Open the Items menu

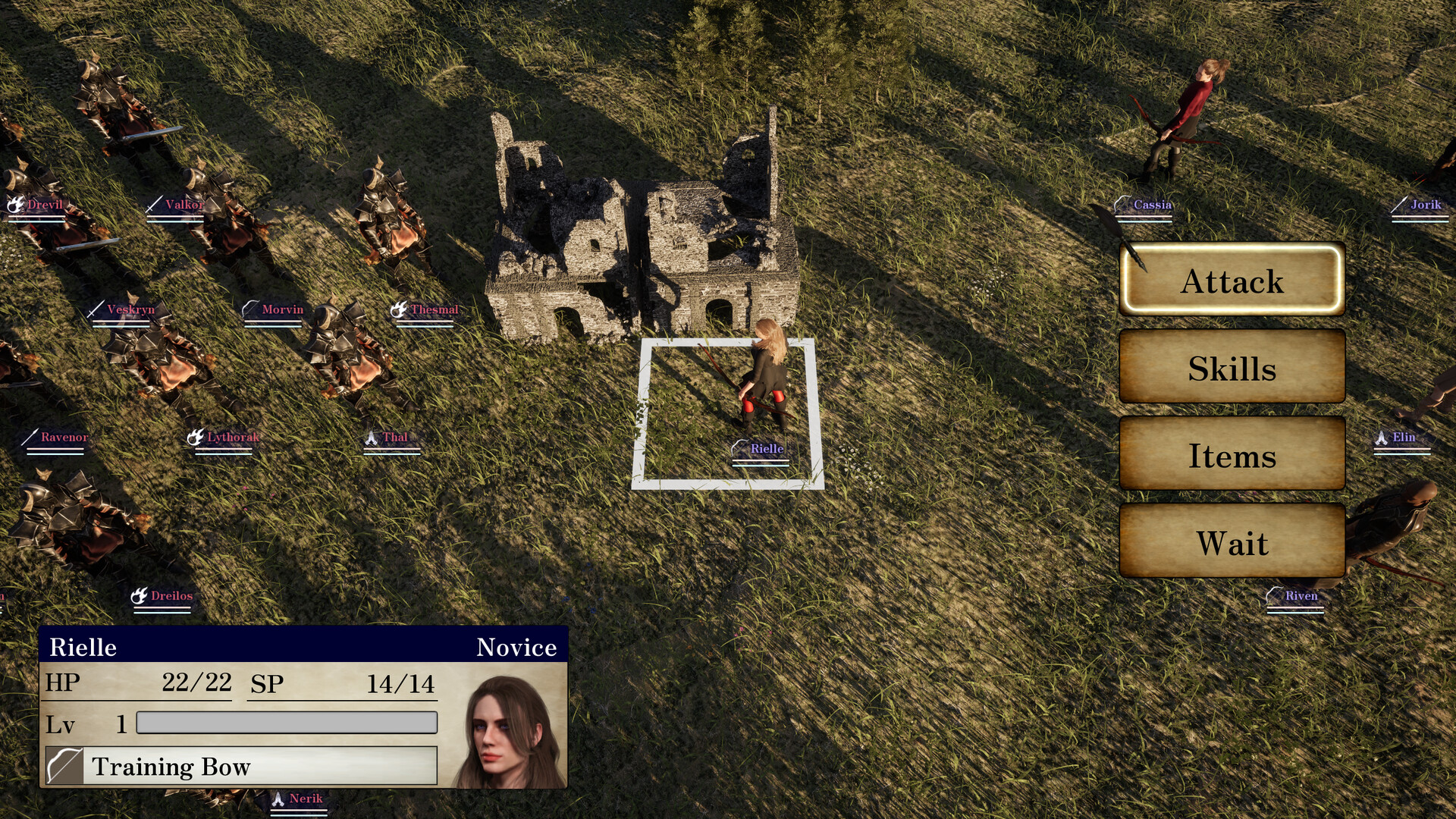(x=1232, y=455)
